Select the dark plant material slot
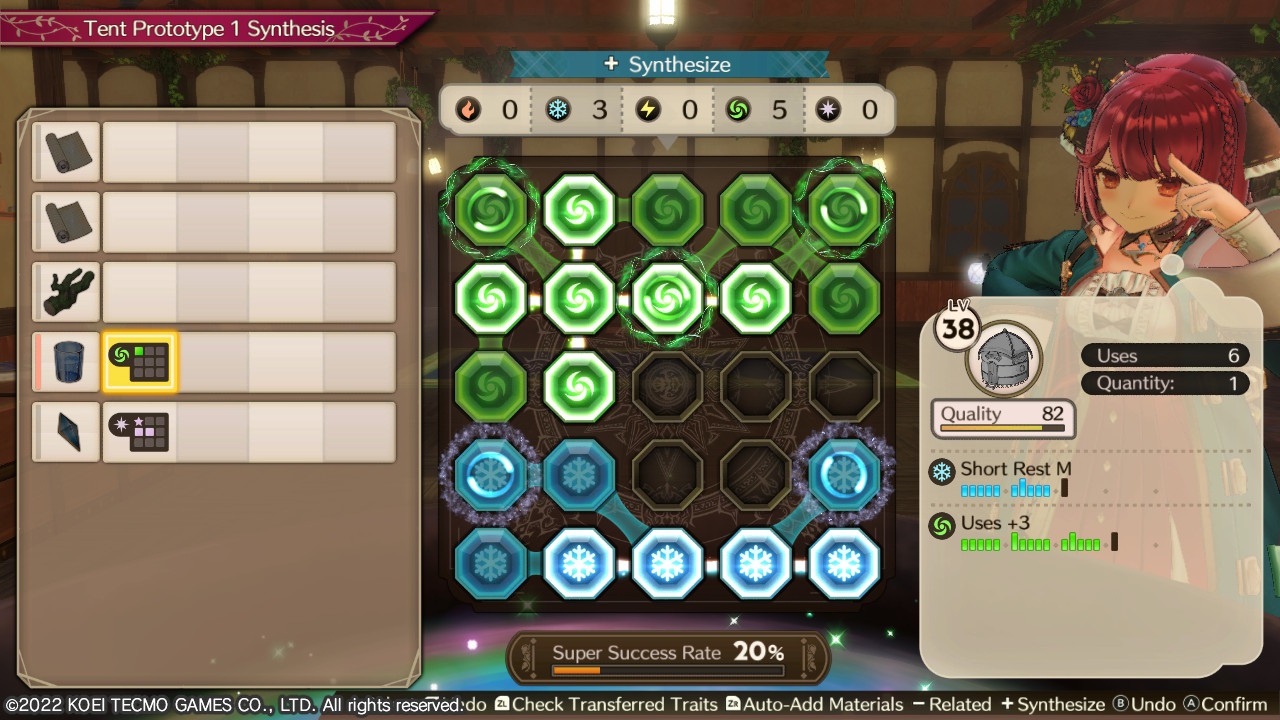This screenshot has height=720, width=1280. tap(67, 292)
